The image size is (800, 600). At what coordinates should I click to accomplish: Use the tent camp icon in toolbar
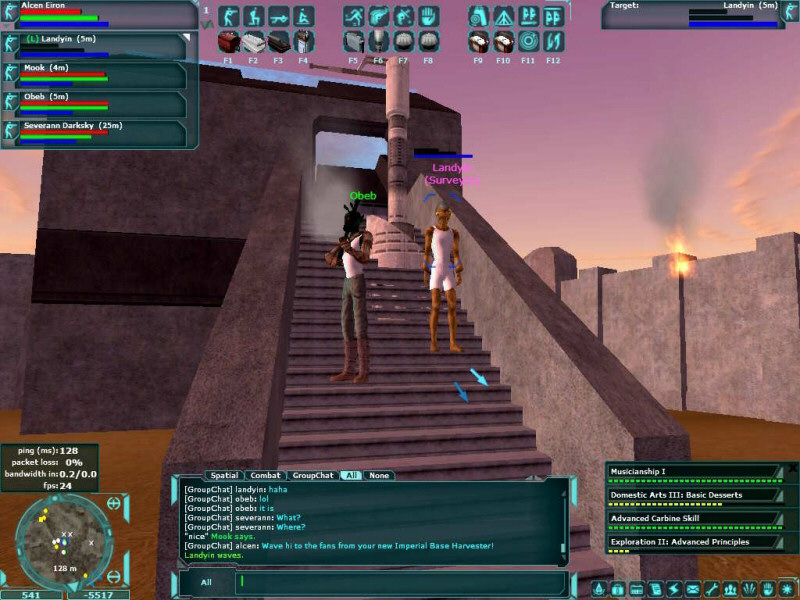coord(503,17)
